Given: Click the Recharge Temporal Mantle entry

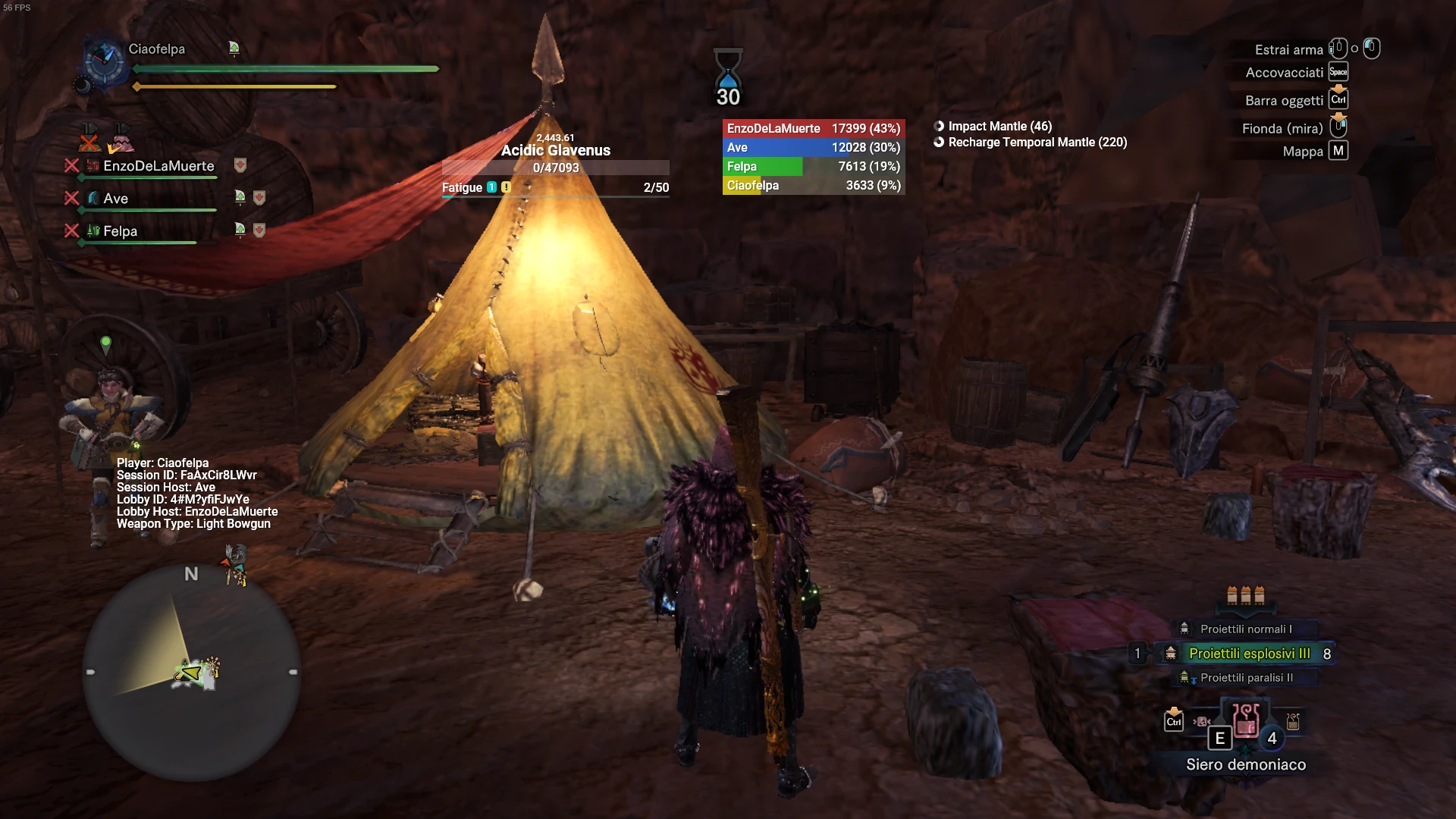Looking at the screenshot, I should coord(1037,143).
